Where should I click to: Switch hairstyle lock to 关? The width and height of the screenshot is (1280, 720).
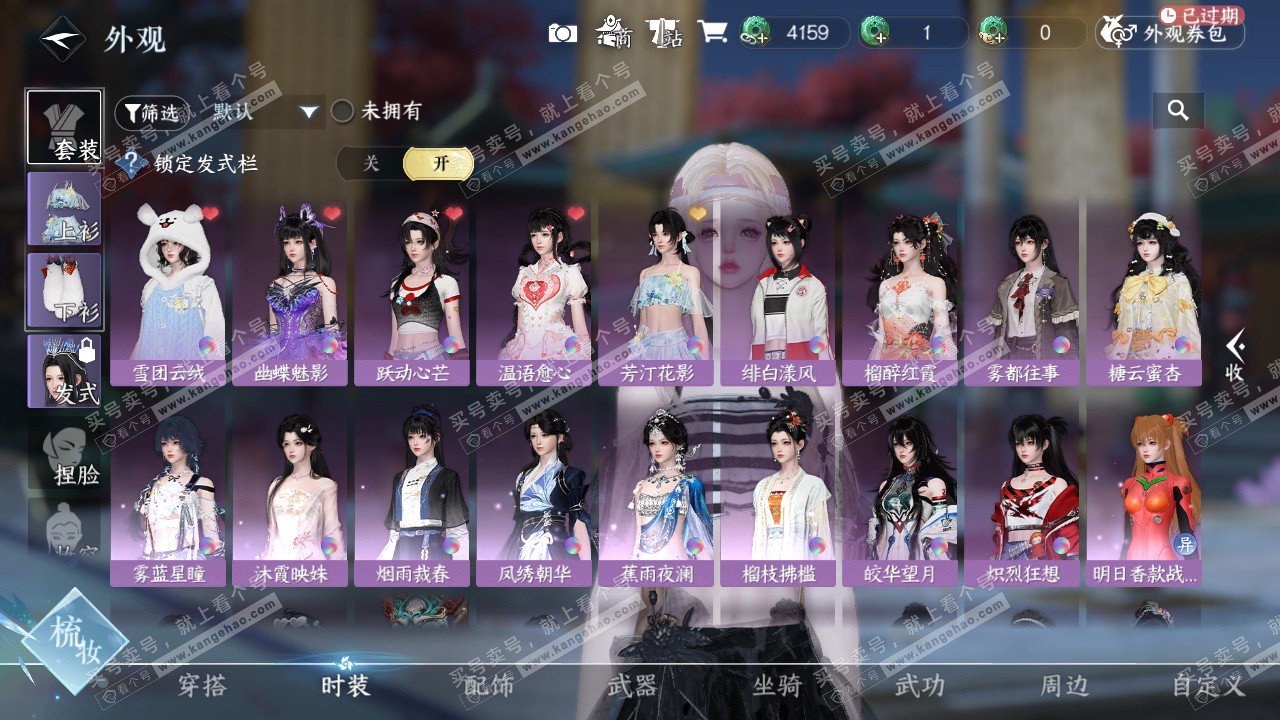371,164
